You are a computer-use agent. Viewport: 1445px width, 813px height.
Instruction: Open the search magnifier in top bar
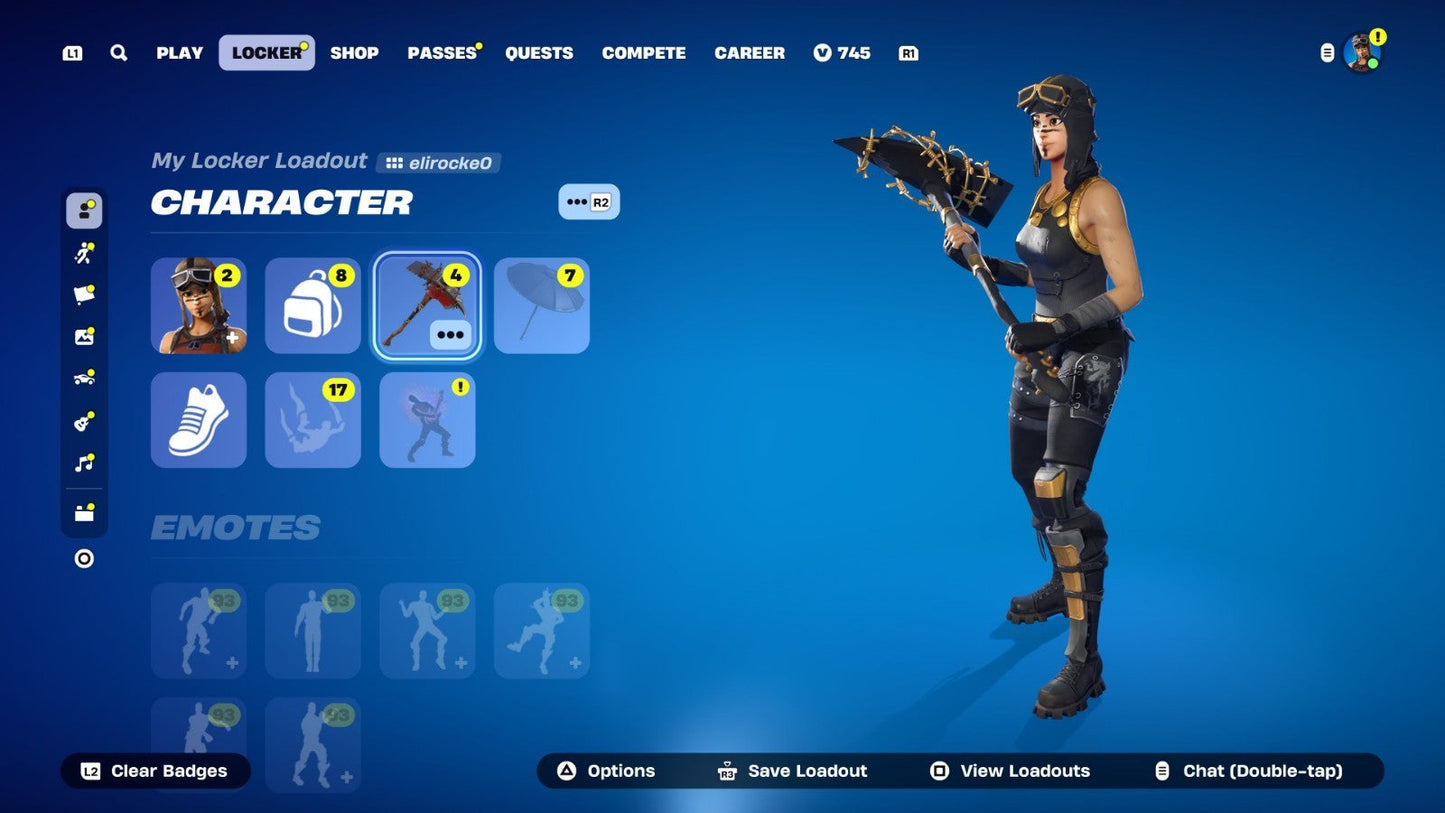tap(119, 53)
